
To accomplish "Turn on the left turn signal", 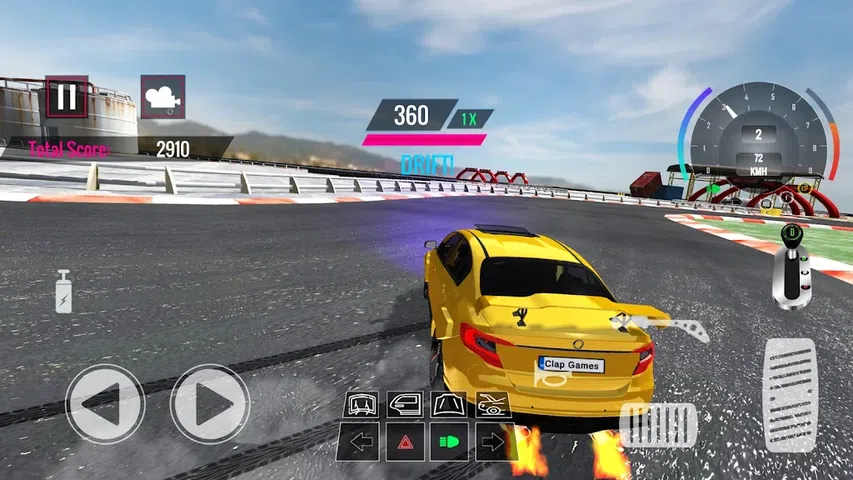I will tap(359, 441).
